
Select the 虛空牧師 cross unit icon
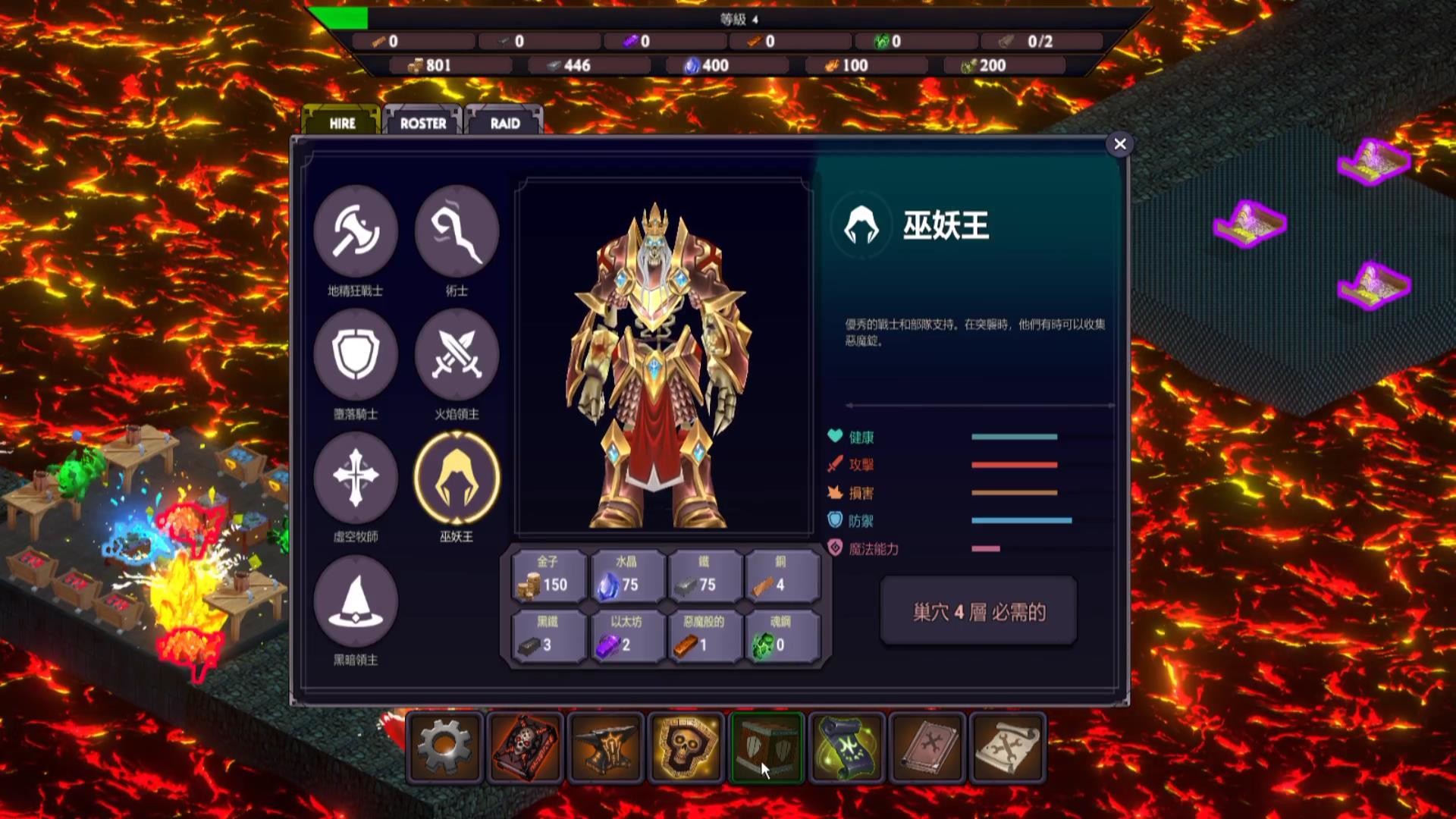[356, 478]
